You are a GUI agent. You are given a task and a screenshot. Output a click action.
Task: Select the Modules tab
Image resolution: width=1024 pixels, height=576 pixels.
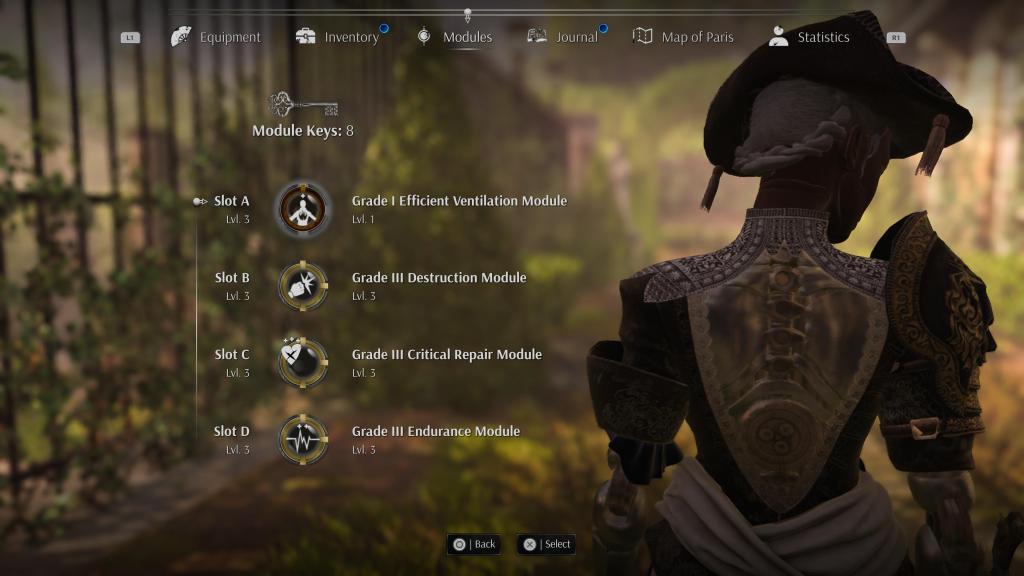click(x=455, y=37)
